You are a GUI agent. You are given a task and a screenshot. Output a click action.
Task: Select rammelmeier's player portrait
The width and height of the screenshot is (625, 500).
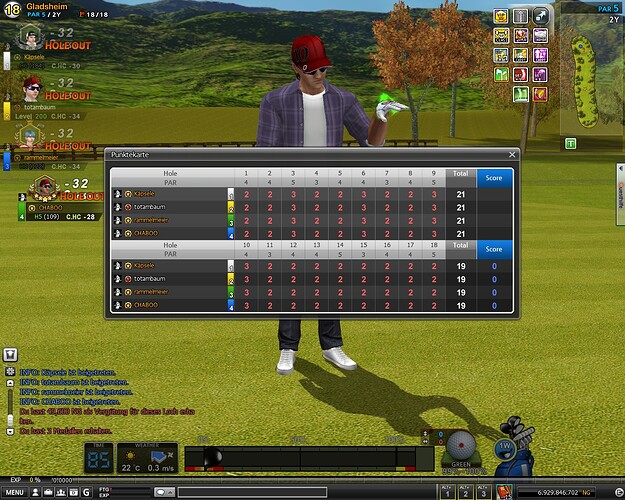(x=29, y=135)
